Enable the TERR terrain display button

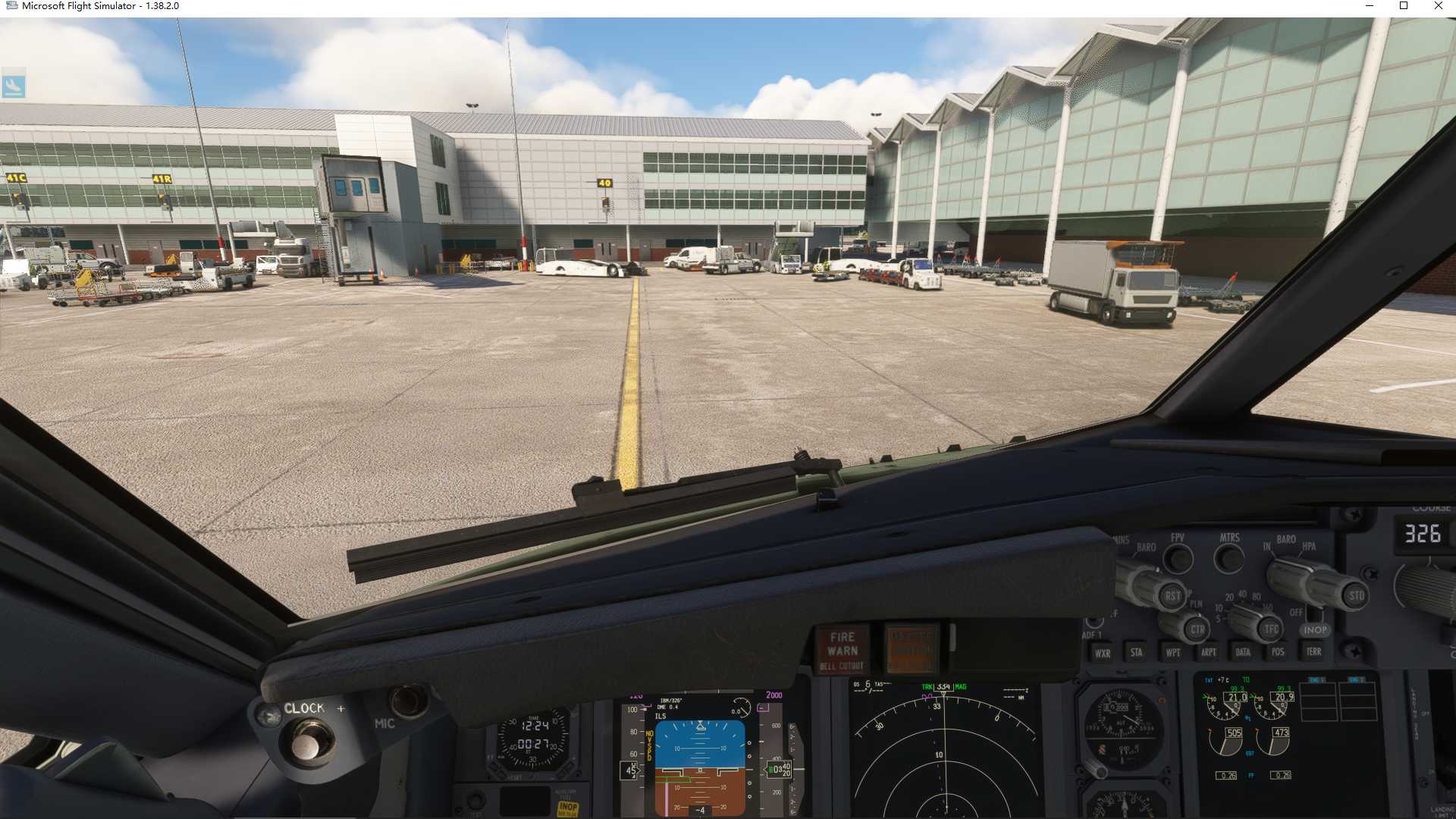pyautogui.click(x=1310, y=651)
